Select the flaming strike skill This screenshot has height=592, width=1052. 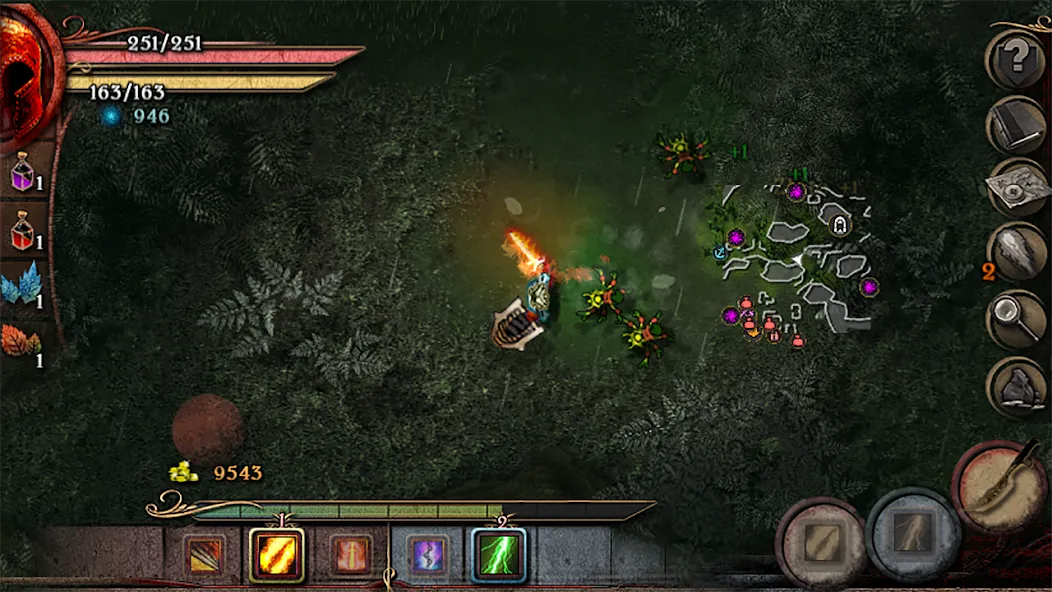click(276, 555)
